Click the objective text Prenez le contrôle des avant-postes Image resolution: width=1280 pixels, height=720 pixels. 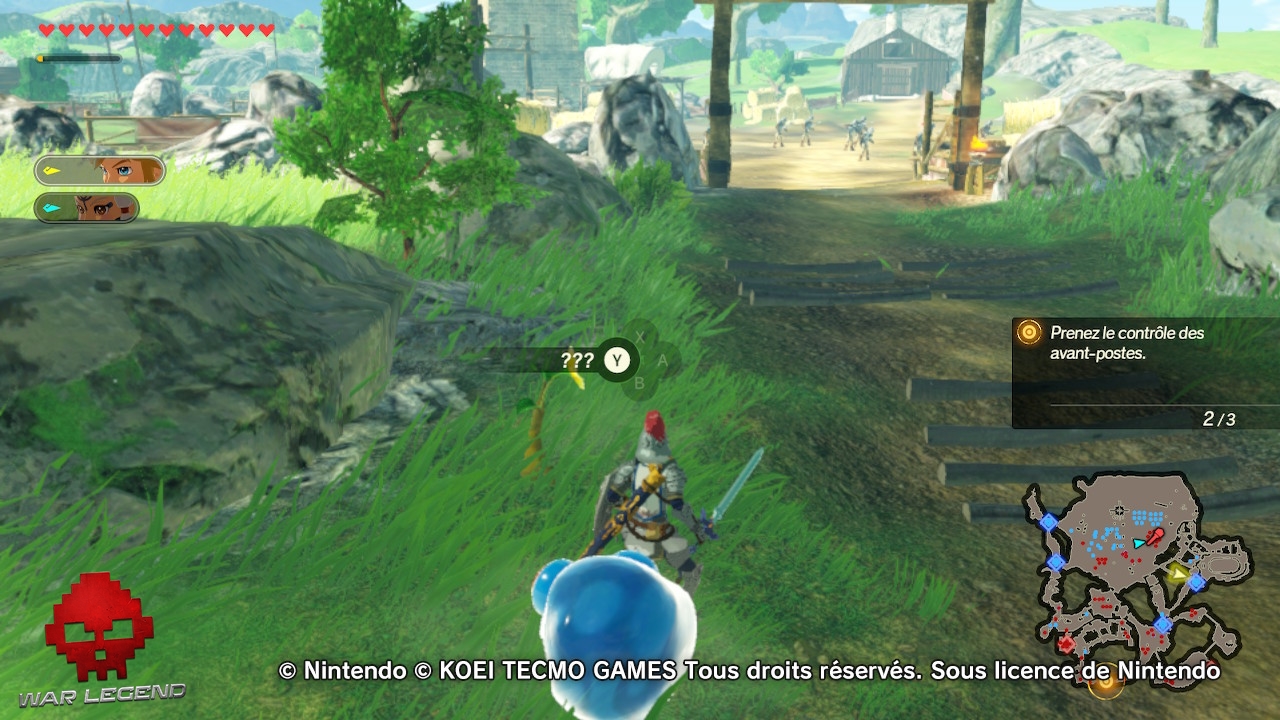coord(1128,341)
